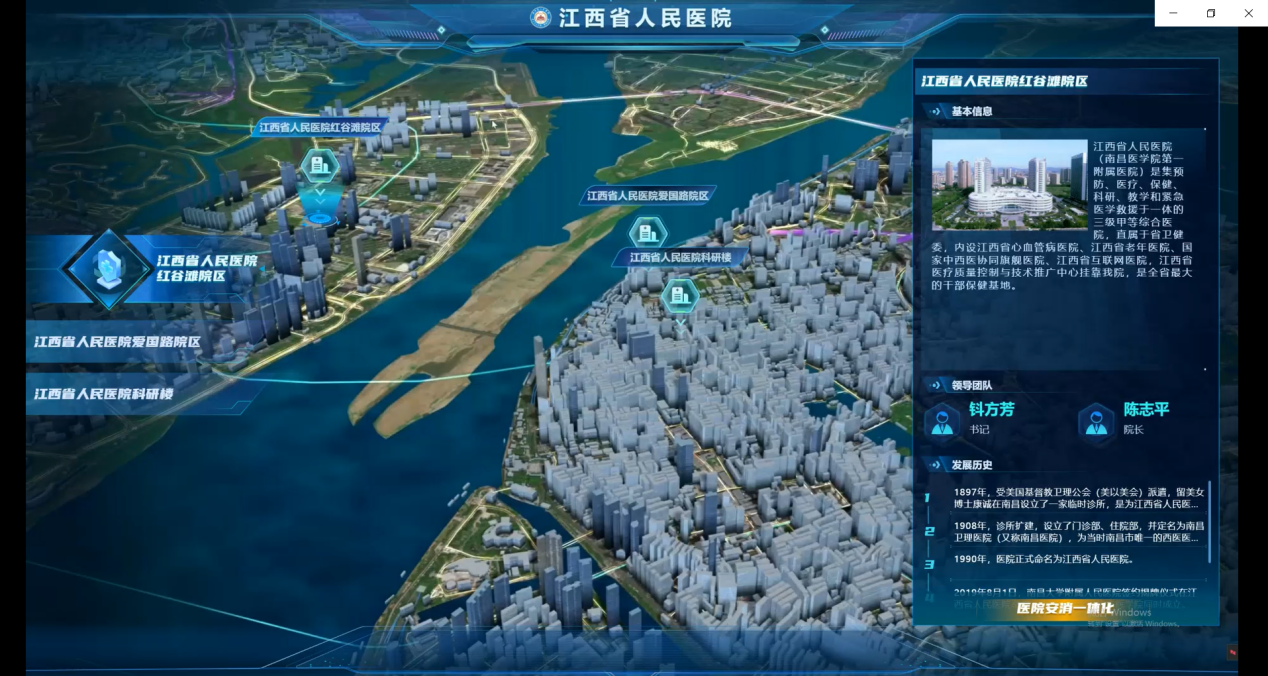The height and width of the screenshot is (676, 1268).
Task: Open the 1908 history entry
Action: pyautogui.click(x=1078, y=531)
